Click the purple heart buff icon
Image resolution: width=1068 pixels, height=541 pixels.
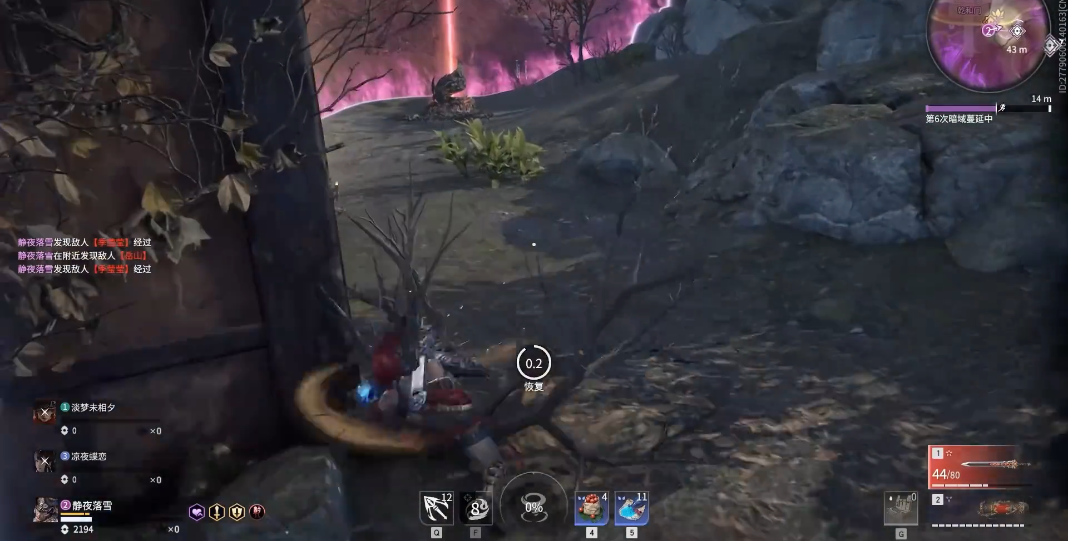(197, 511)
